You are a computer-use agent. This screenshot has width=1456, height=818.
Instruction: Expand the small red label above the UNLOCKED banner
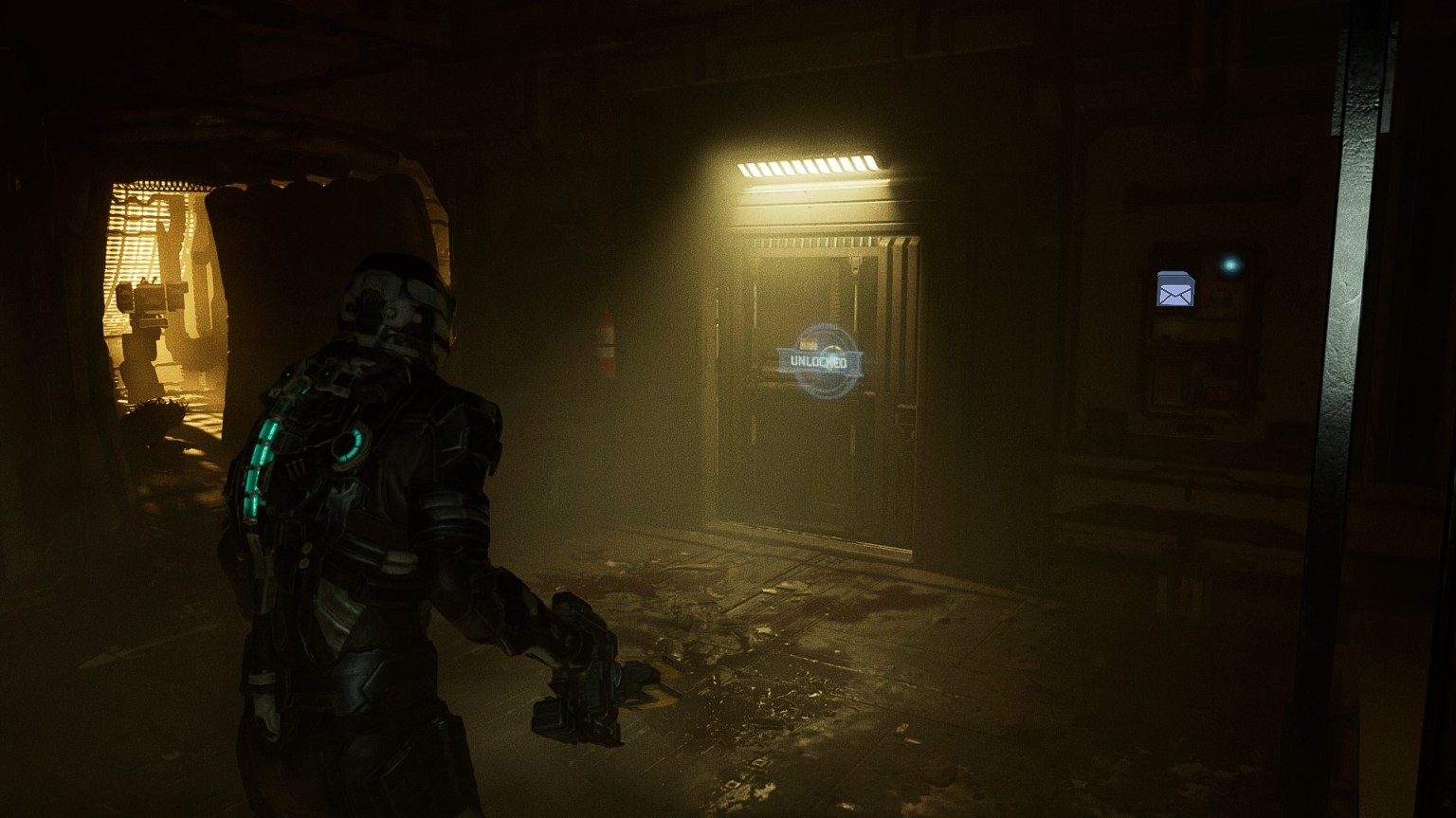tap(810, 341)
